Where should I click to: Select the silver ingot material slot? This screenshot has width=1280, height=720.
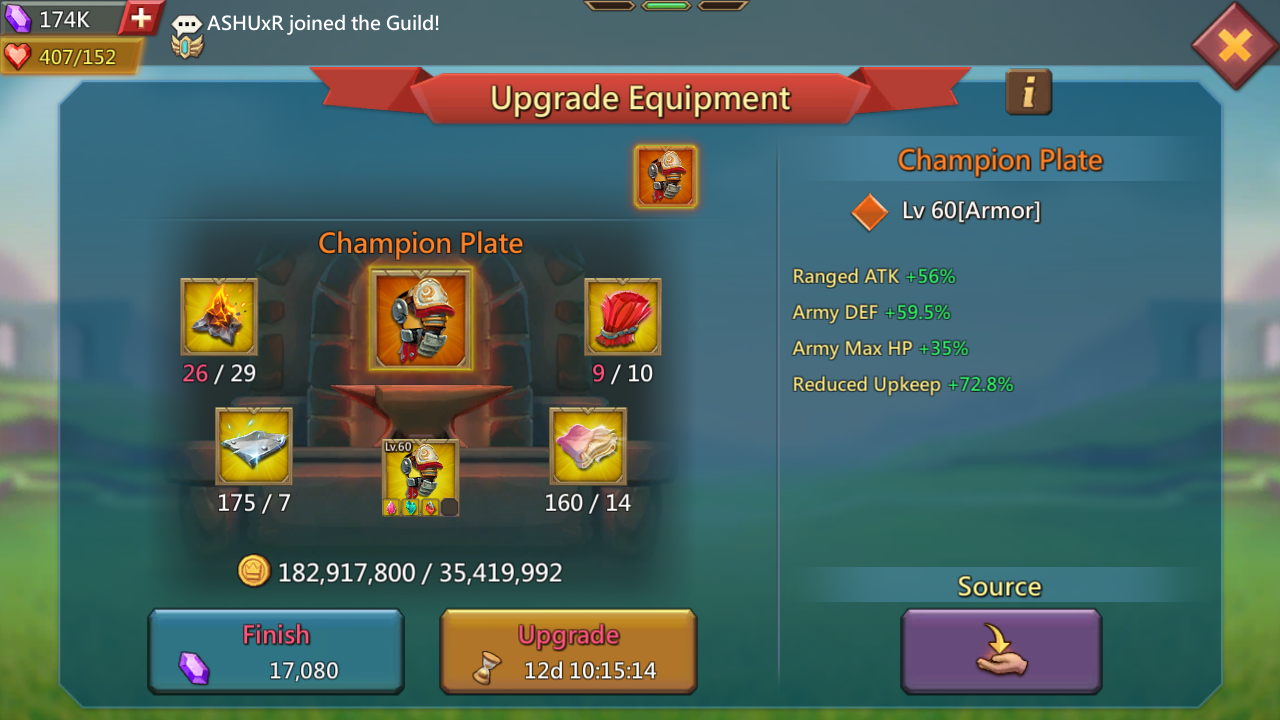[x=254, y=447]
